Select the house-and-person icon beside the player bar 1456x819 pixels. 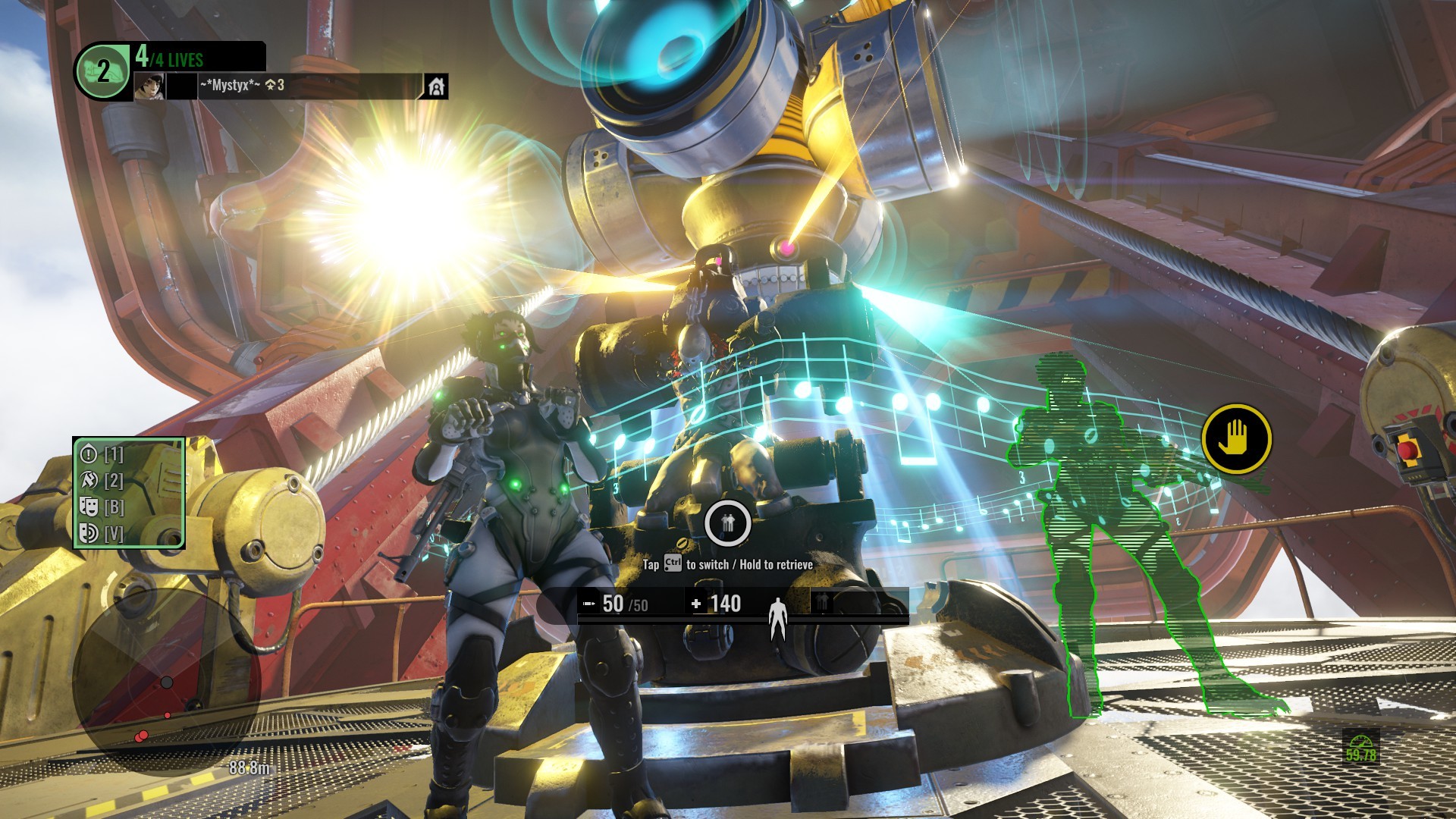click(436, 86)
